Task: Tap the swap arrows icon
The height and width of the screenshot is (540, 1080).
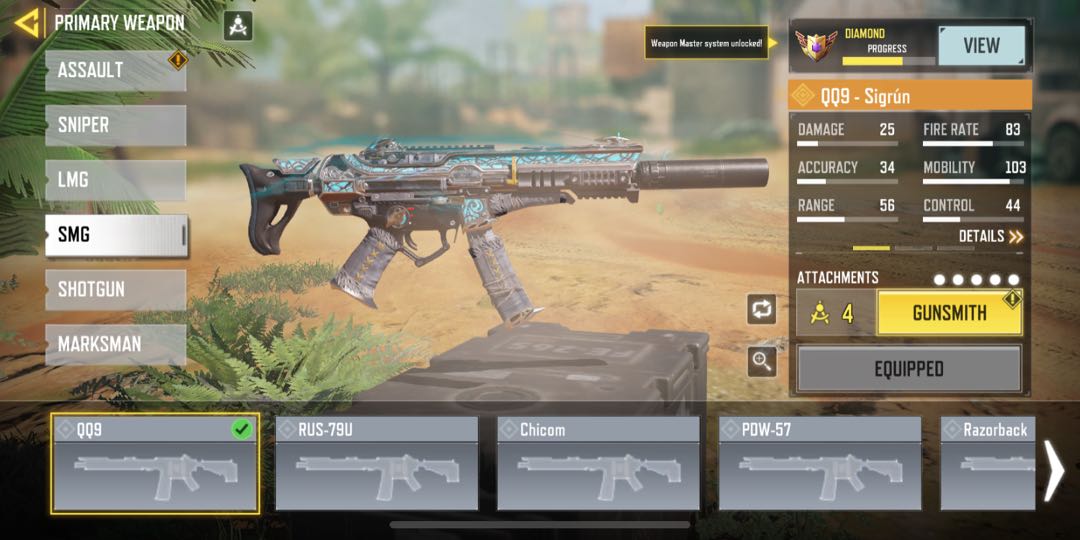Action: click(762, 309)
